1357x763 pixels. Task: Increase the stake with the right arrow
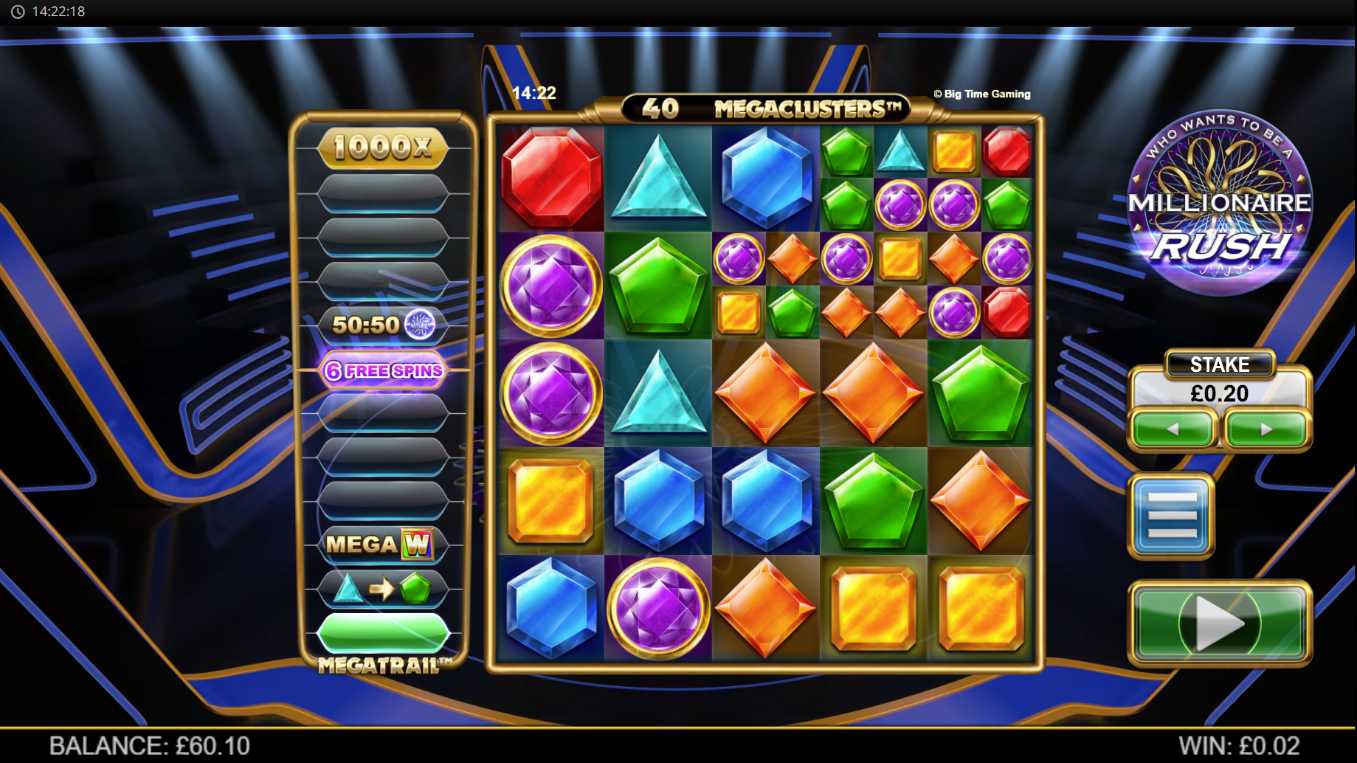pos(1266,429)
